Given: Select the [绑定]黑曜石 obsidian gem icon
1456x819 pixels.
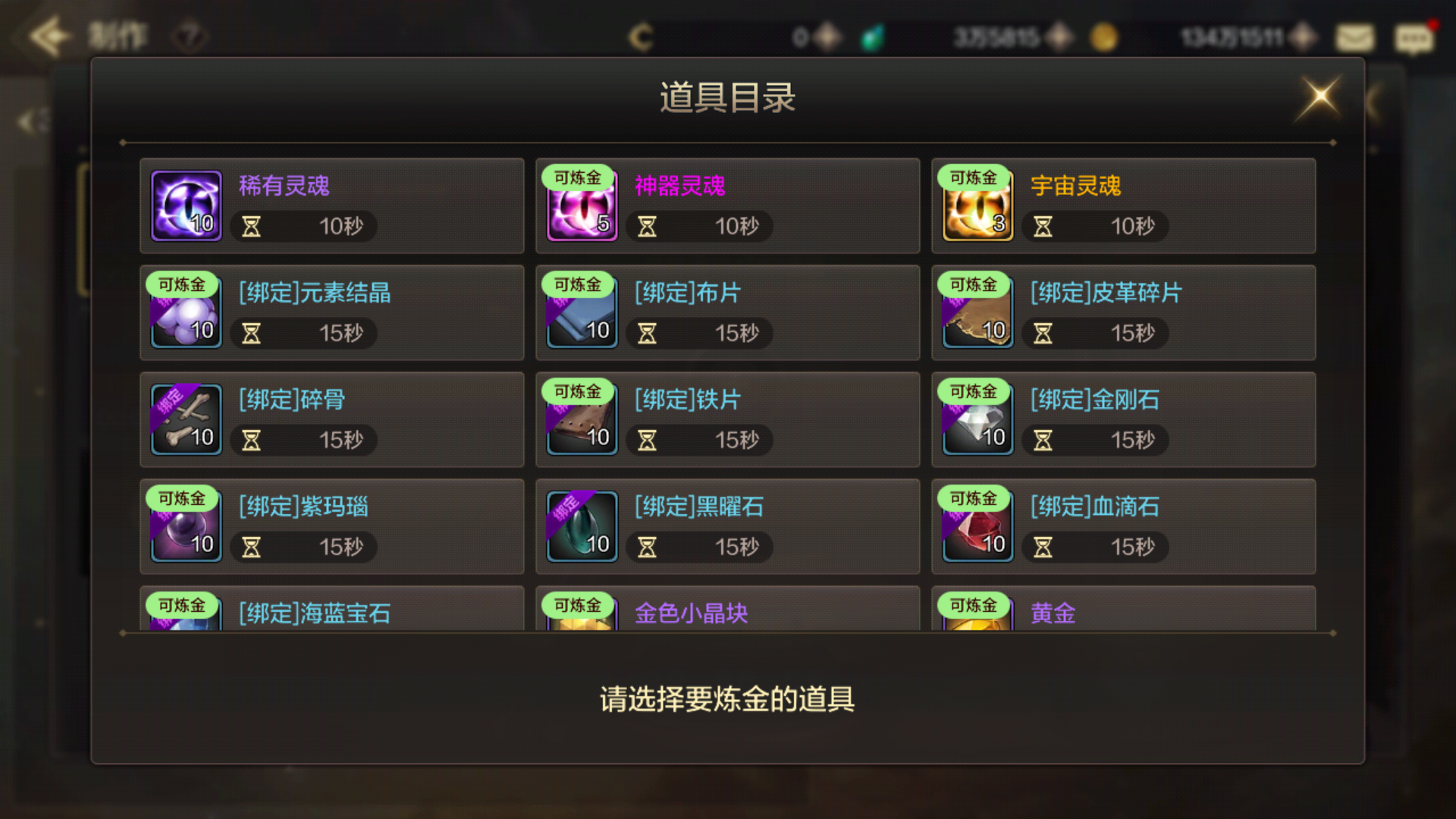Looking at the screenshot, I should pos(581,526).
